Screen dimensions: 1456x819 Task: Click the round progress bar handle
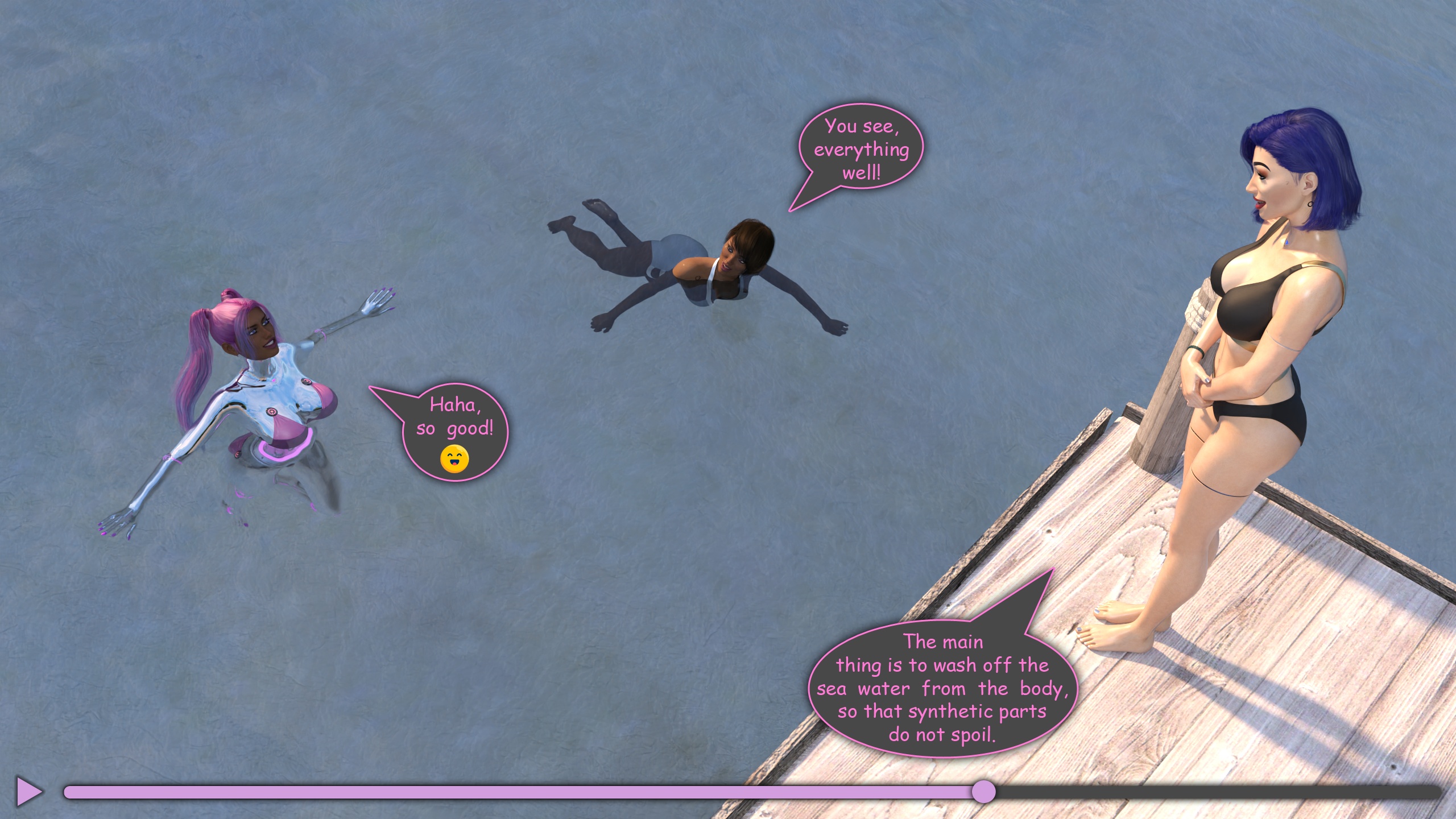pos(983,792)
